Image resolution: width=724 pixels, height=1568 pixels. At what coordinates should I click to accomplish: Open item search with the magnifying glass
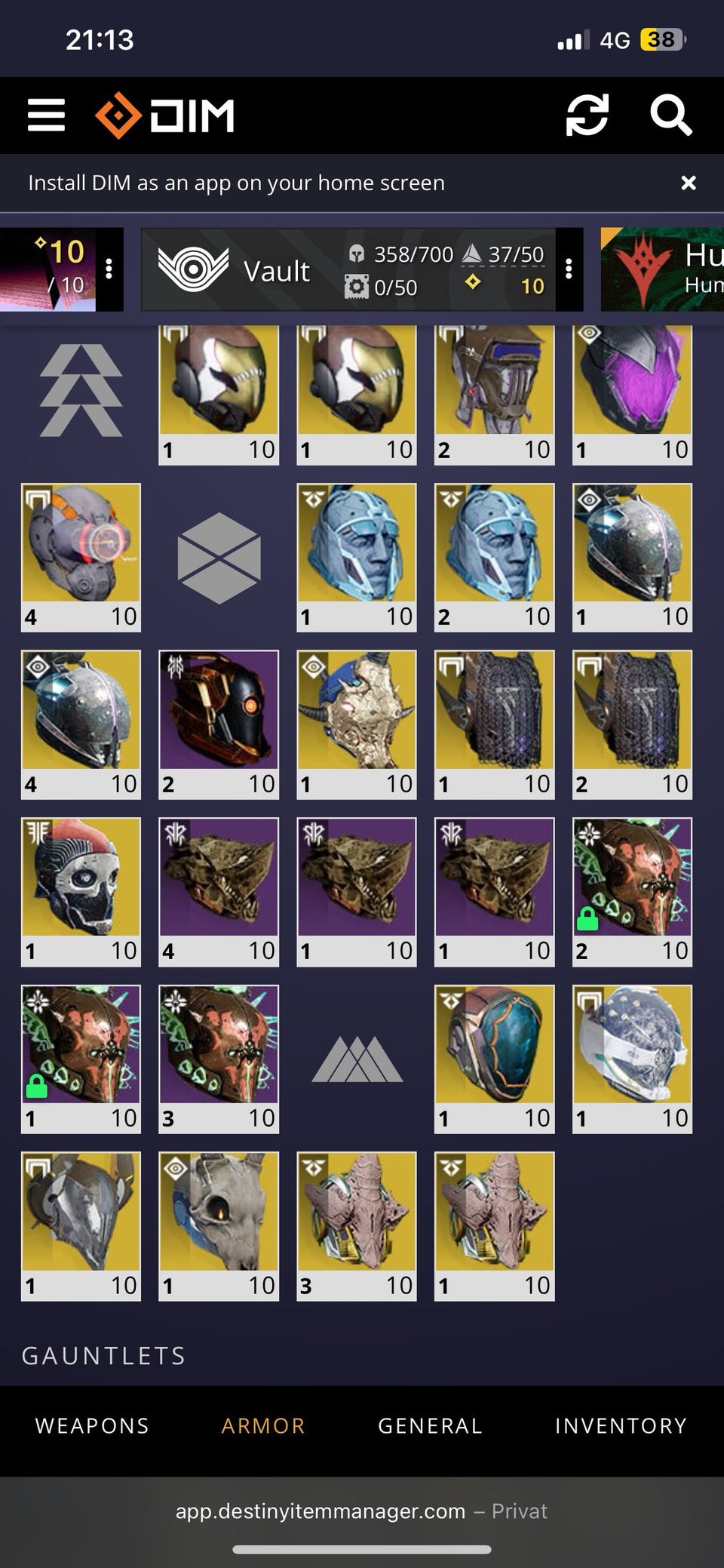pyautogui.click(x=670, y=115)
